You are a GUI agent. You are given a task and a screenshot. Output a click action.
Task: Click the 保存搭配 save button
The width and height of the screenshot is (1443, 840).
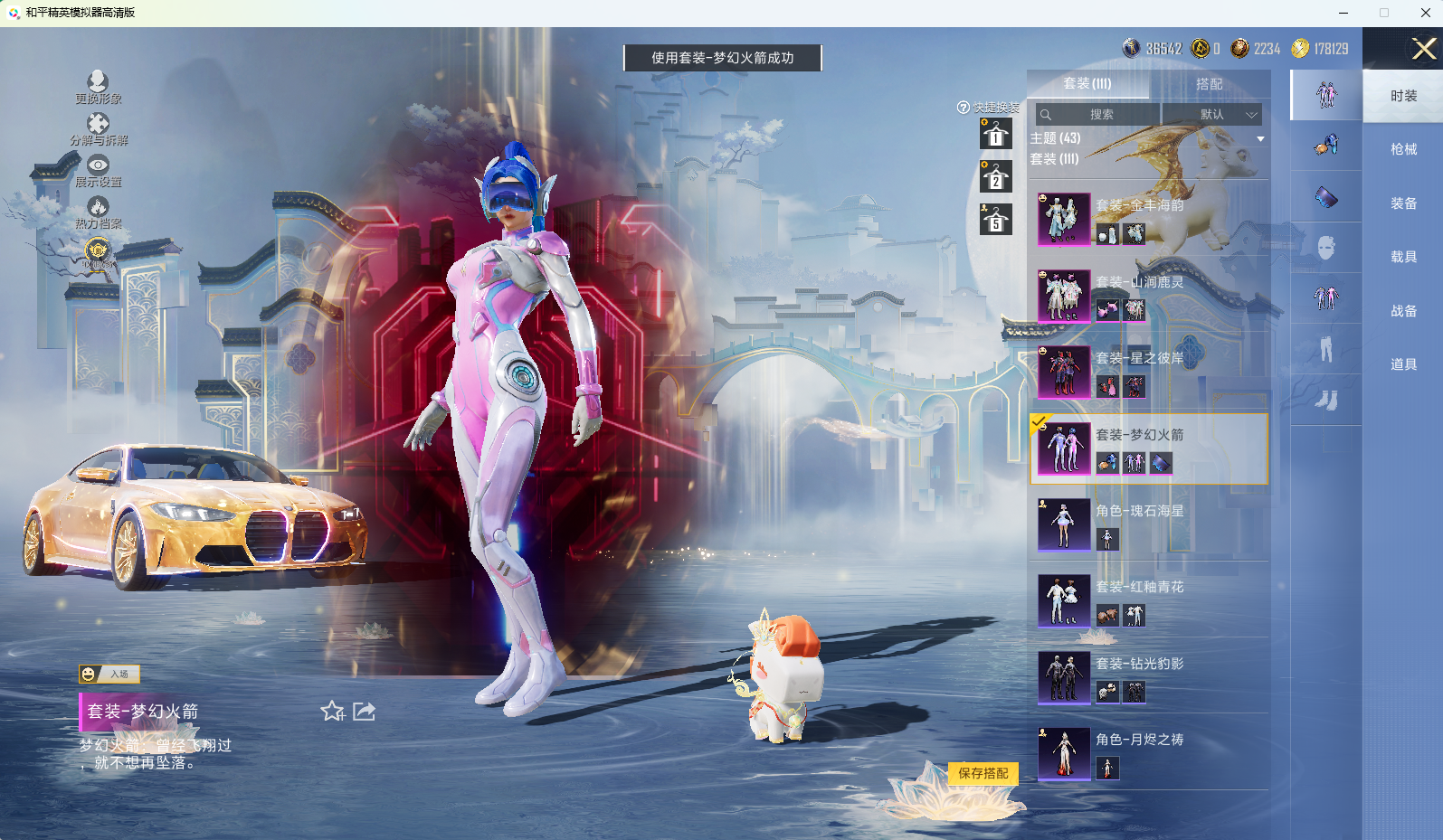coord(983,773)
